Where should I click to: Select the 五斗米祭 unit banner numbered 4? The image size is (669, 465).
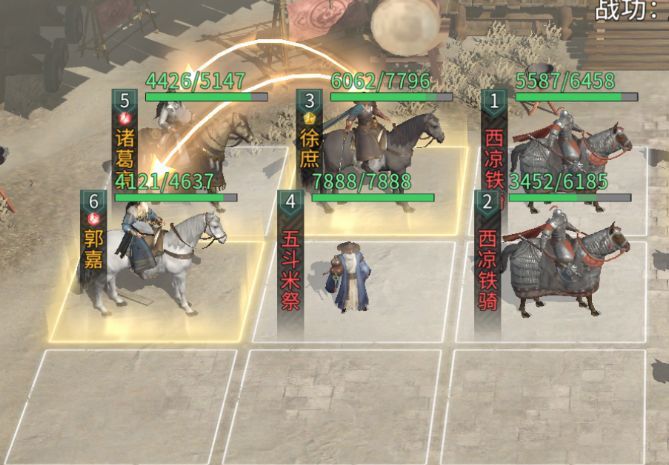[x=290, y=262]
